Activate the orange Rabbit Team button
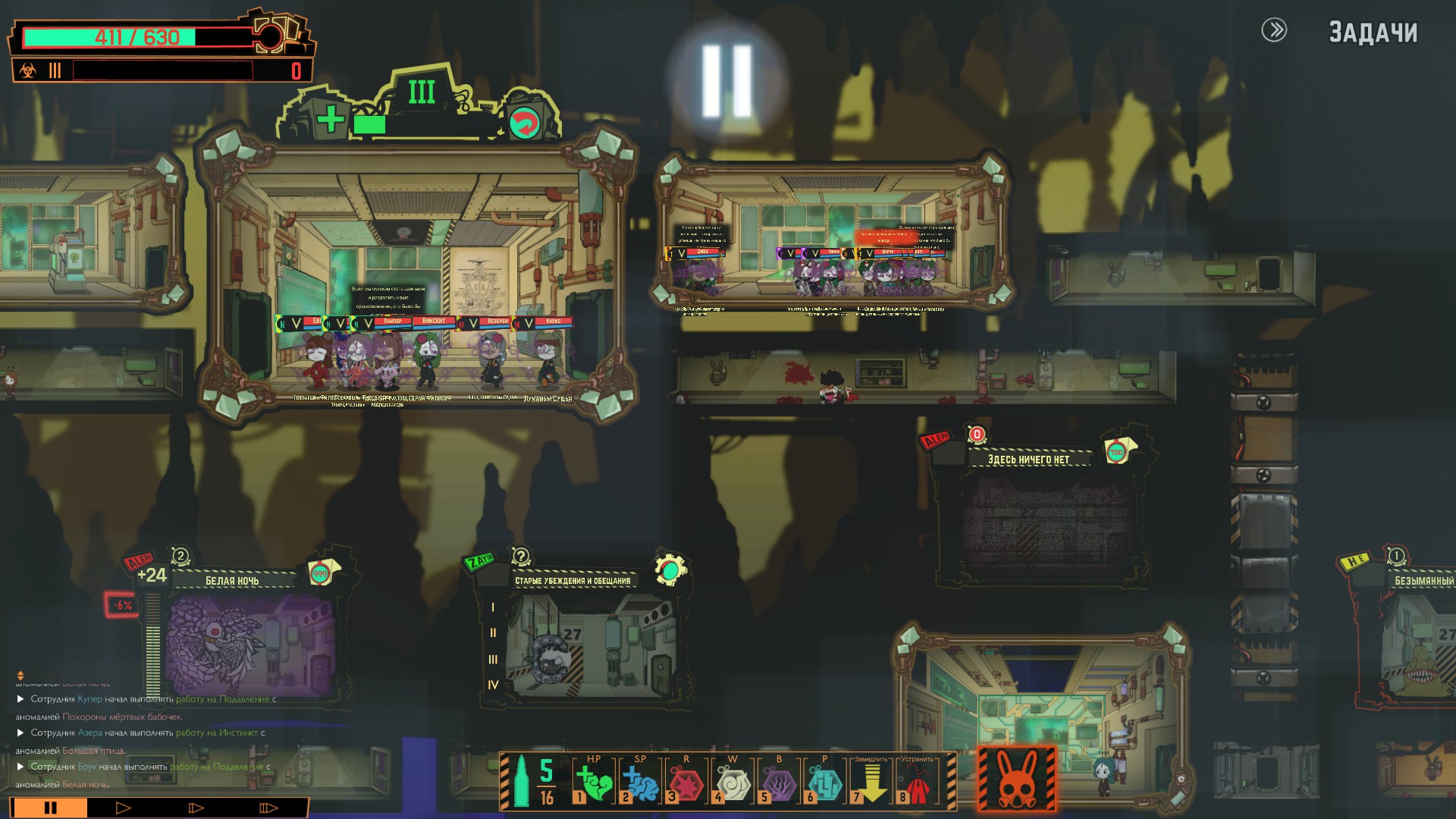Screen dimensions: 1456x819 coord(1016,779)
